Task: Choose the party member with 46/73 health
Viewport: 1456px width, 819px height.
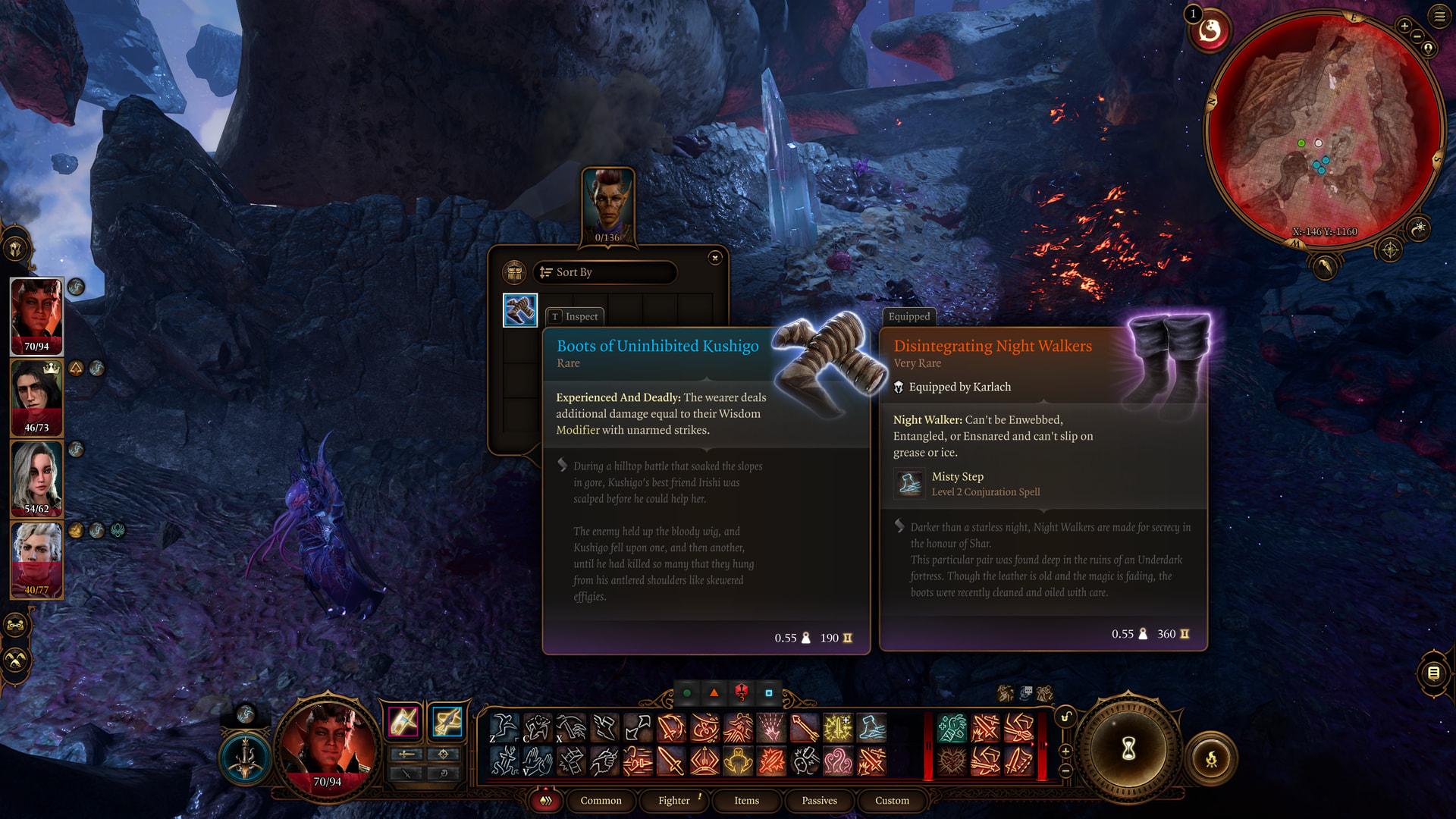Action: [x=36, y=397]
